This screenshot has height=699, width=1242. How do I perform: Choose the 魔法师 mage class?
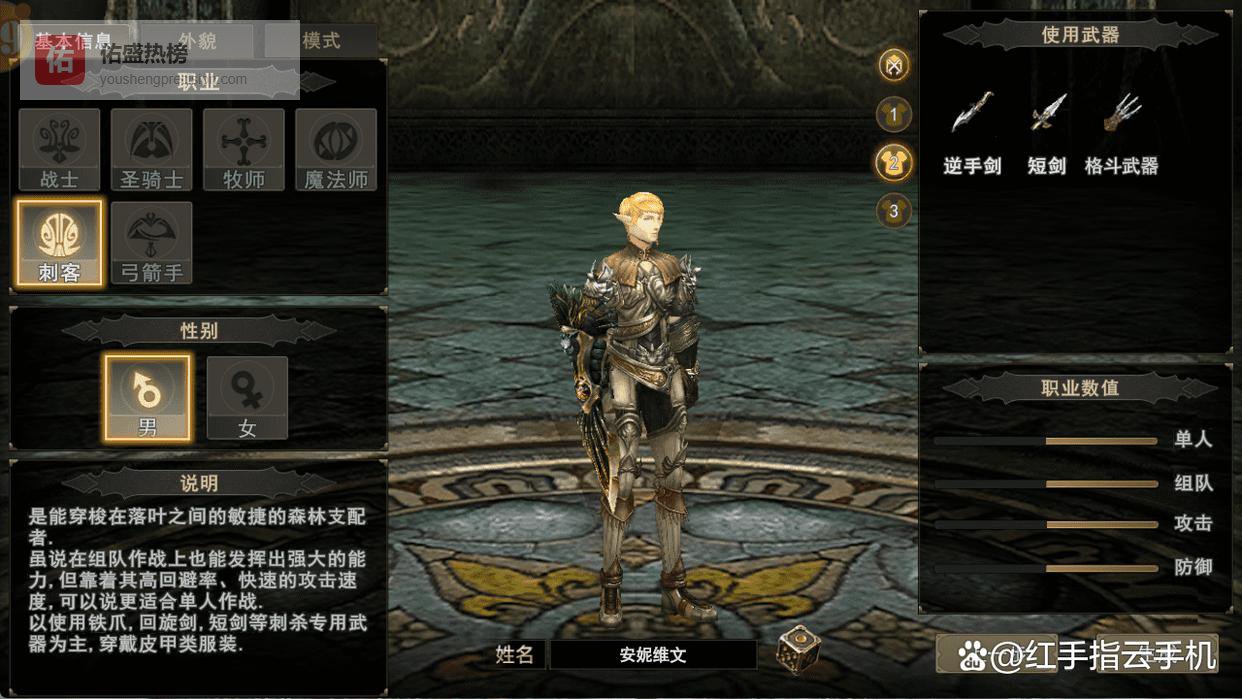[336, 150]
